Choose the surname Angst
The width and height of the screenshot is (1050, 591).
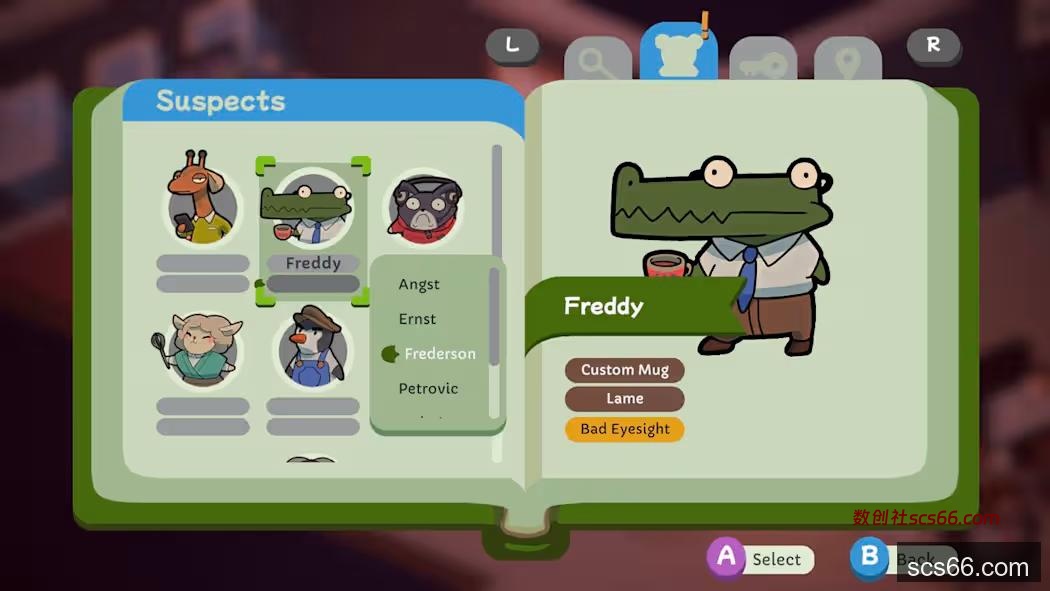point(419,284)
